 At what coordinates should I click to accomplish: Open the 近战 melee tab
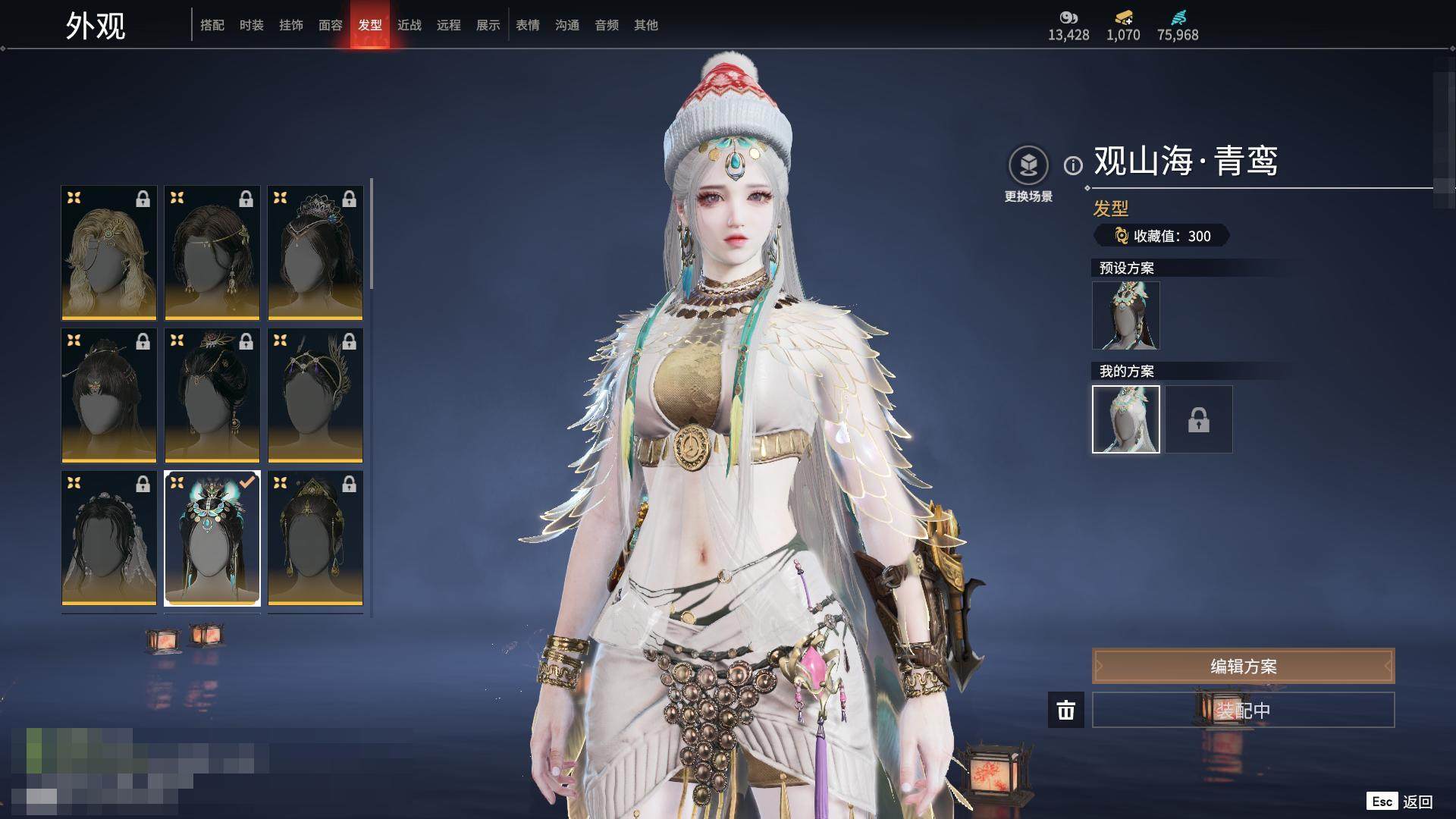point(409,25)
